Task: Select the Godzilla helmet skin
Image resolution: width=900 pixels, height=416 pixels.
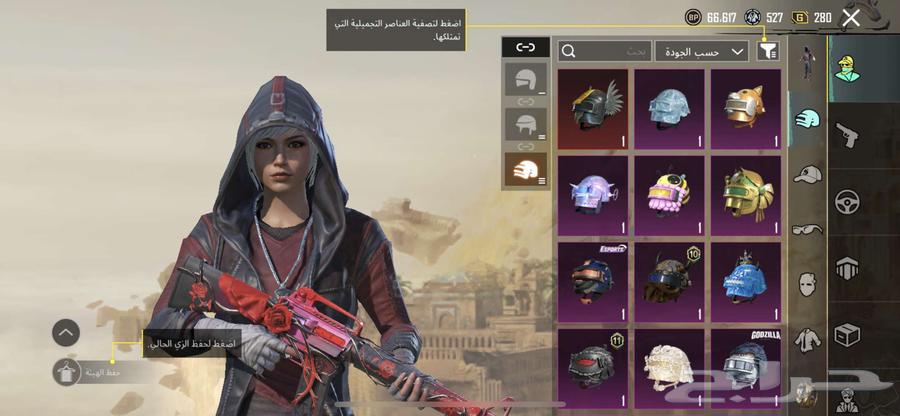Action: click(x=745, y=362)
